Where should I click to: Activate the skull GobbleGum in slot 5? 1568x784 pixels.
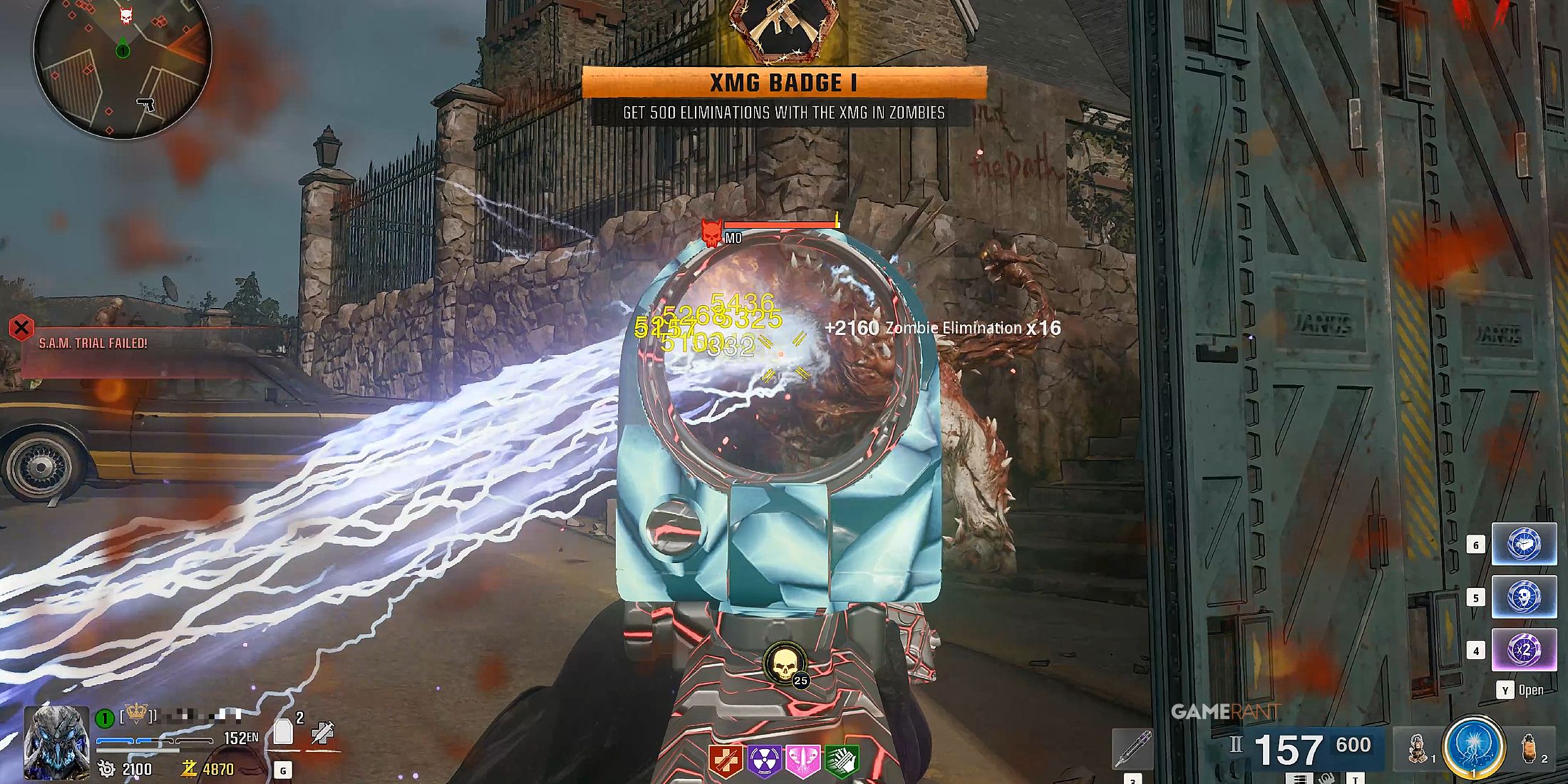click(1524, 597)
